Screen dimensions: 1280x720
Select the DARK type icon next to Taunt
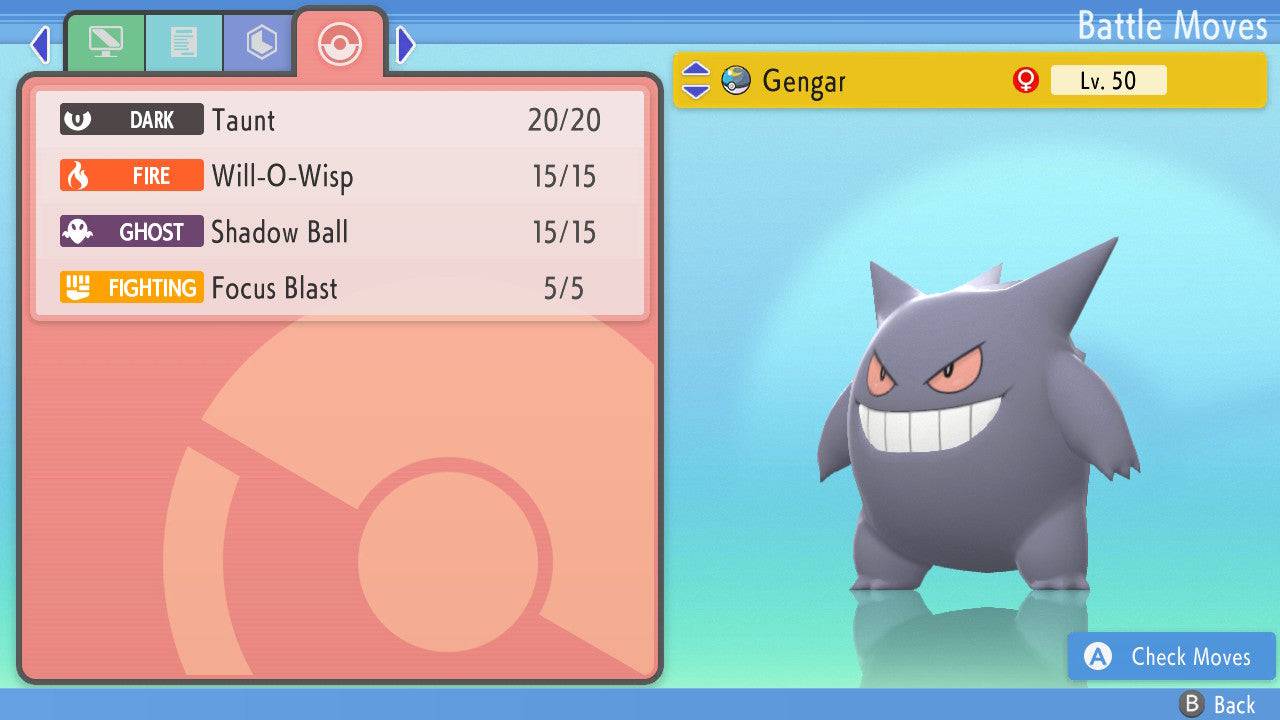coord(131,120)
